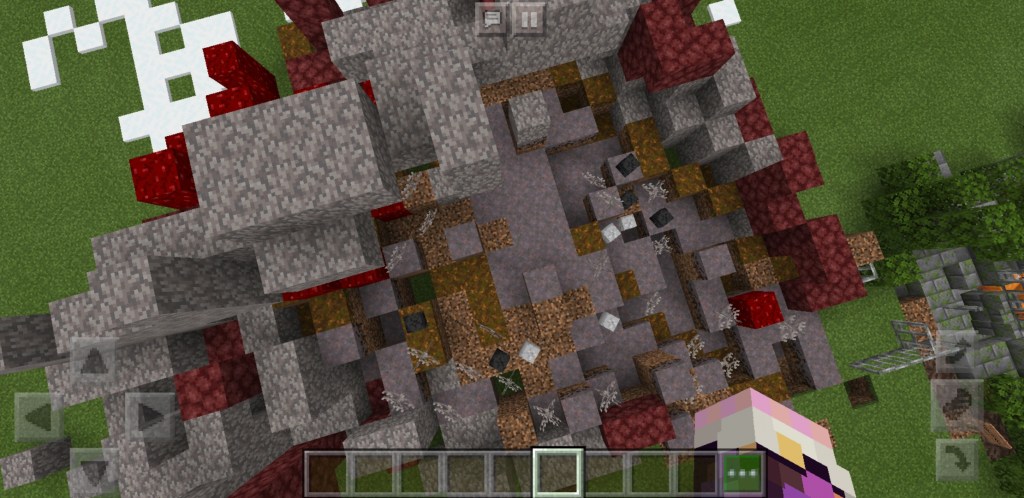Tap the fly up arrow button
1024x498 pixels.
pos(956,351)
